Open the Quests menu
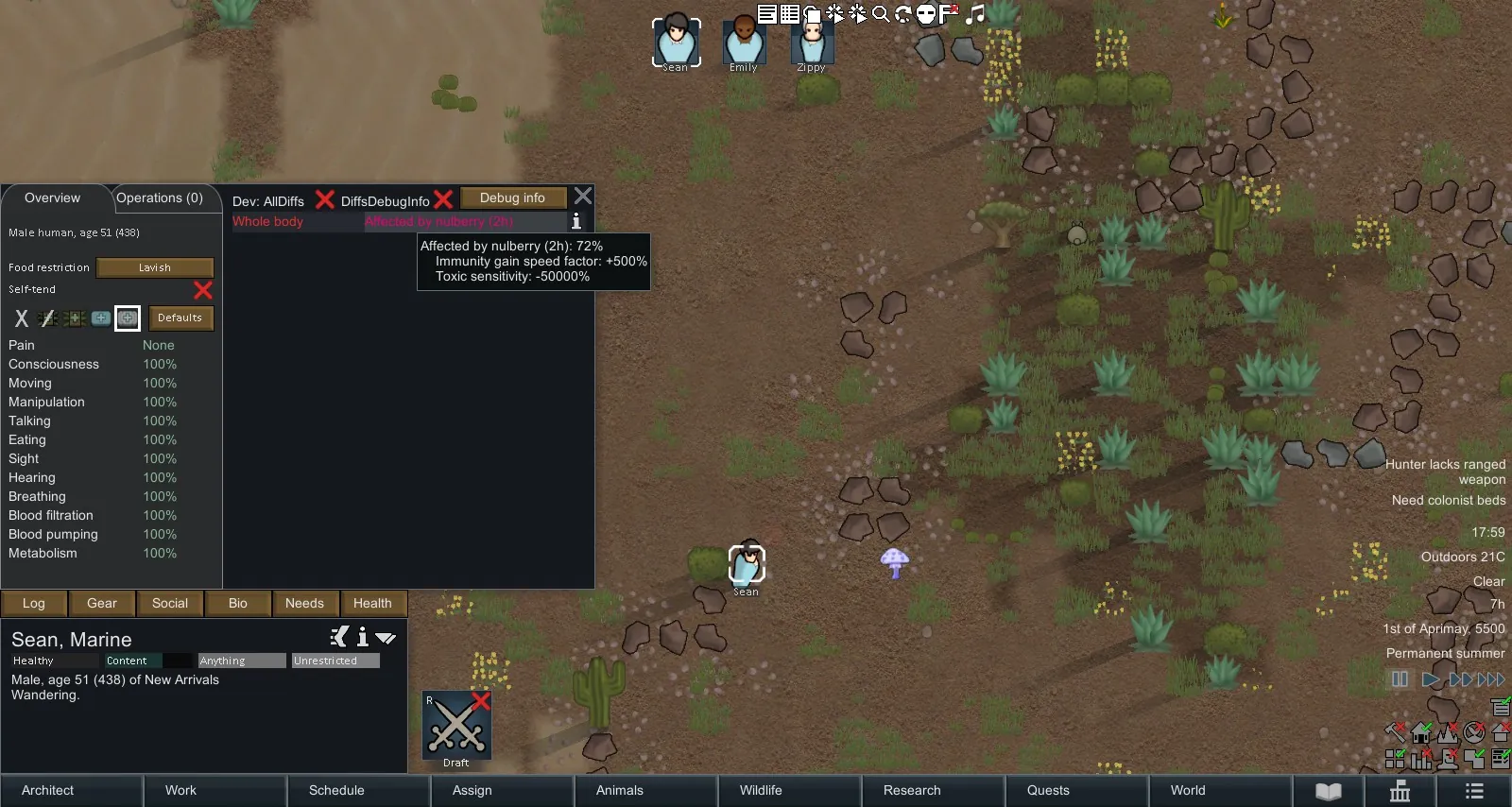This screenshot has height=807, width=1512. pyautogui.click(x=1048, y=790)
